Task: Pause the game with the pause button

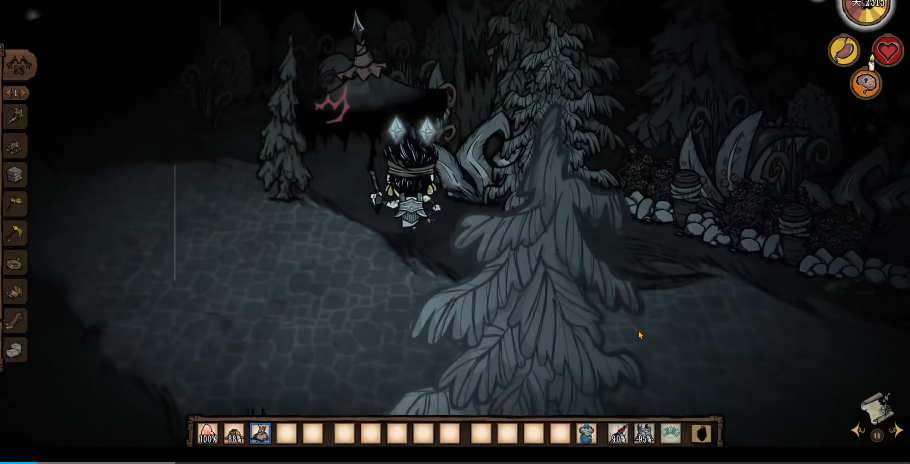Action: (x=877, y=435)
